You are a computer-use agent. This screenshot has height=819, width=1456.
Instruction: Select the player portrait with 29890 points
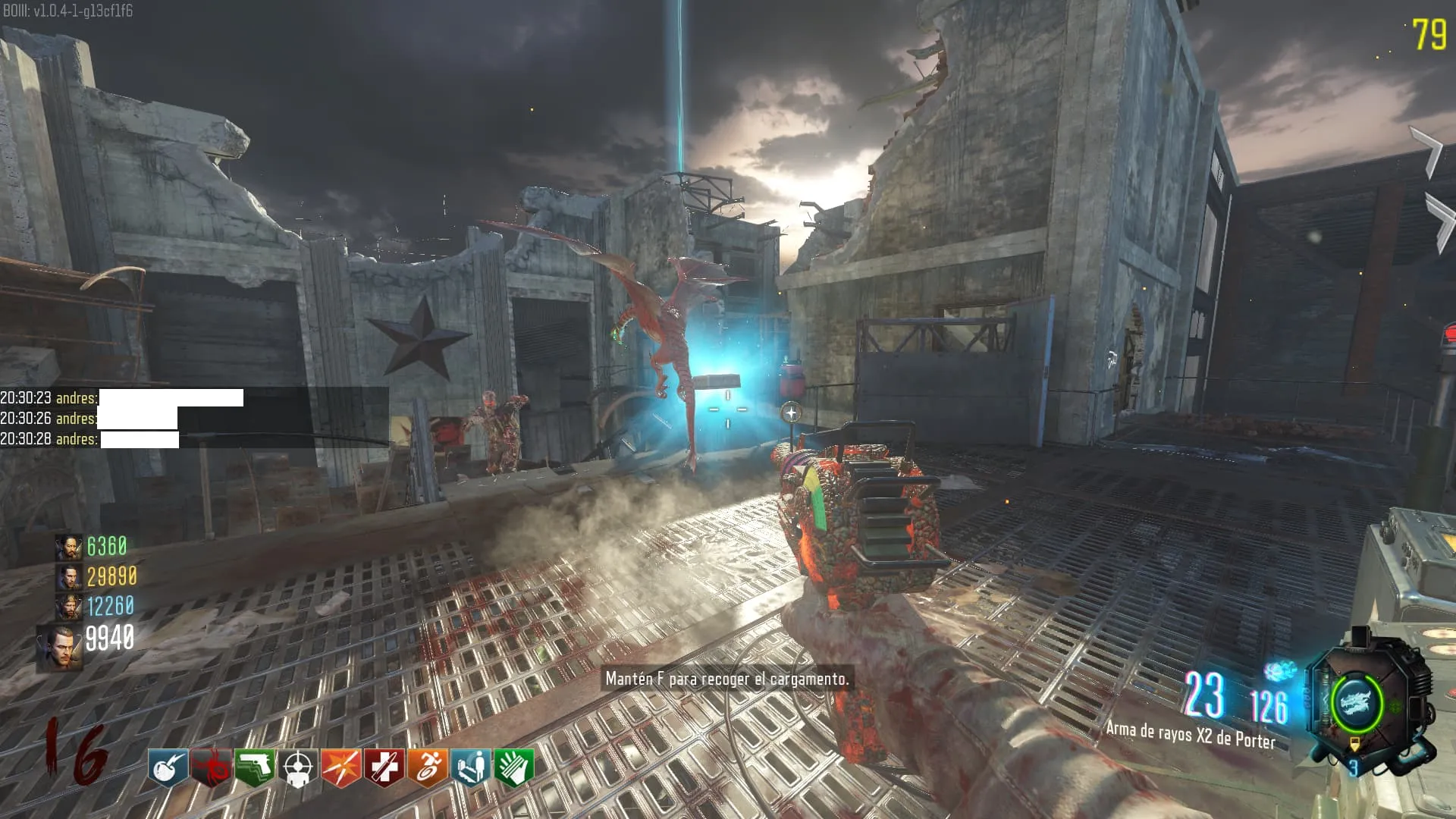point(67,577)
